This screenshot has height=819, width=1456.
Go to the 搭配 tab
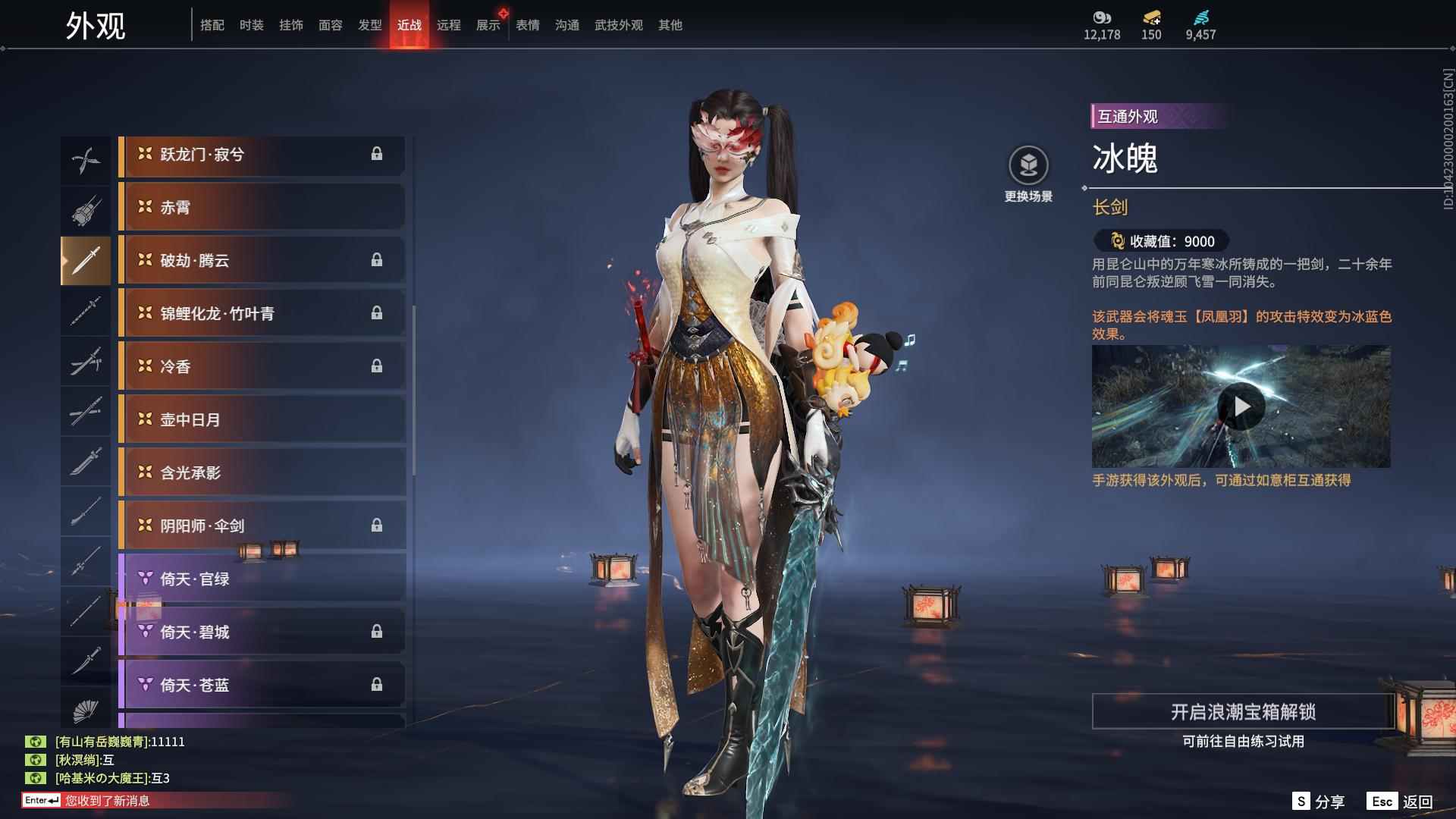pos(212,25)
